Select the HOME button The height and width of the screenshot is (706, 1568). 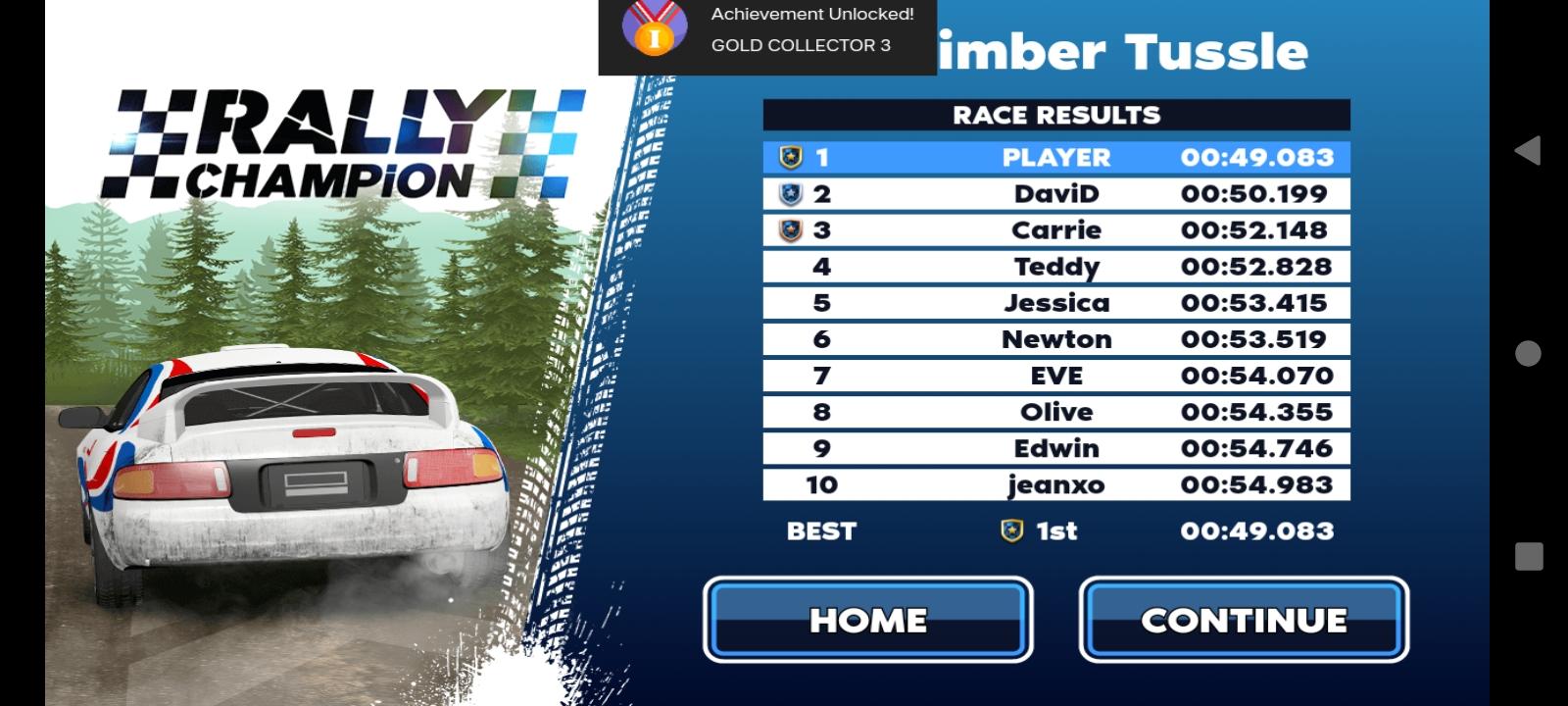tap(867, 619)
